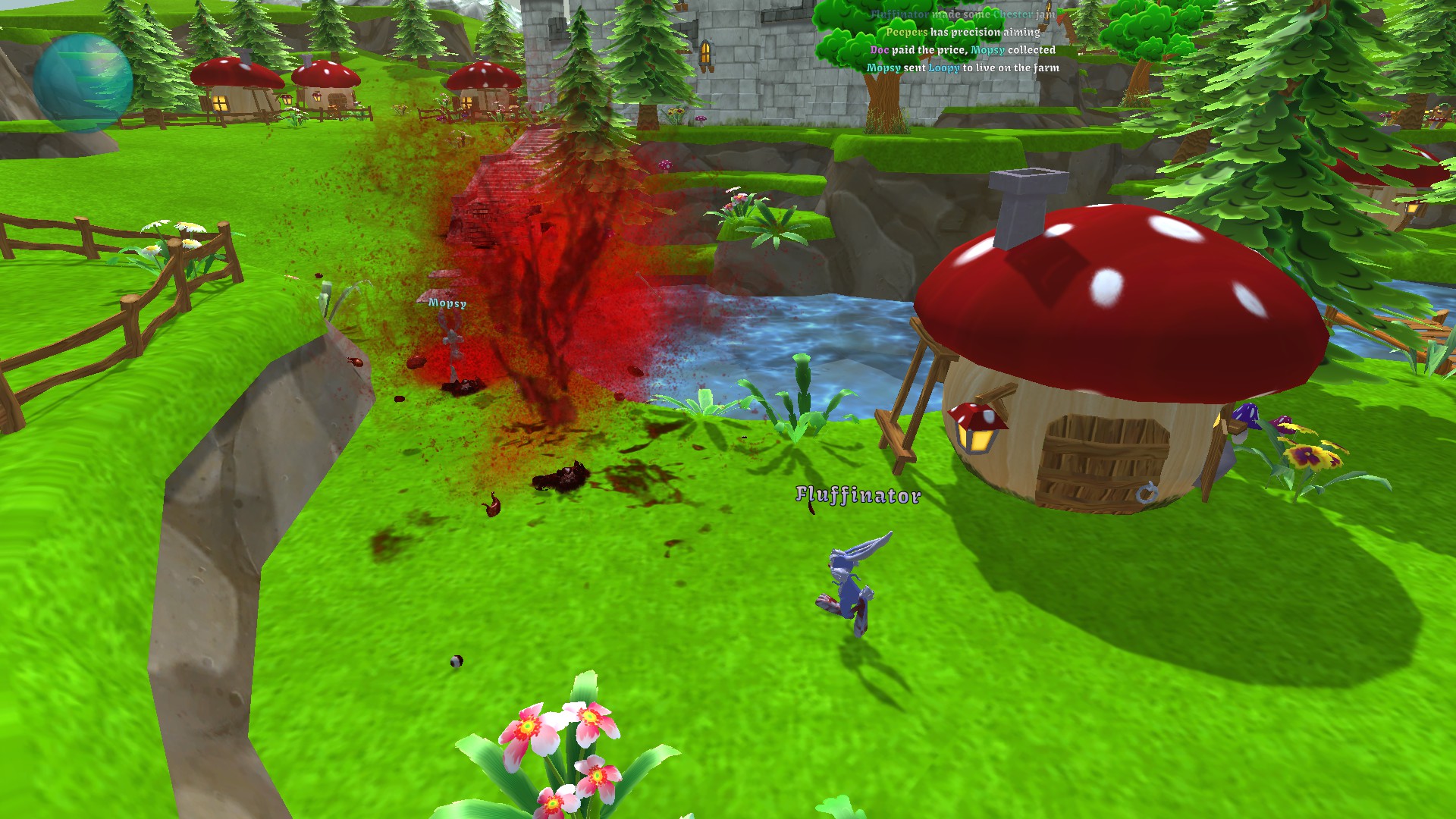Click the Doc name in the kill feed
This screenshot has width=1456, height=819.
pos(880,51)
